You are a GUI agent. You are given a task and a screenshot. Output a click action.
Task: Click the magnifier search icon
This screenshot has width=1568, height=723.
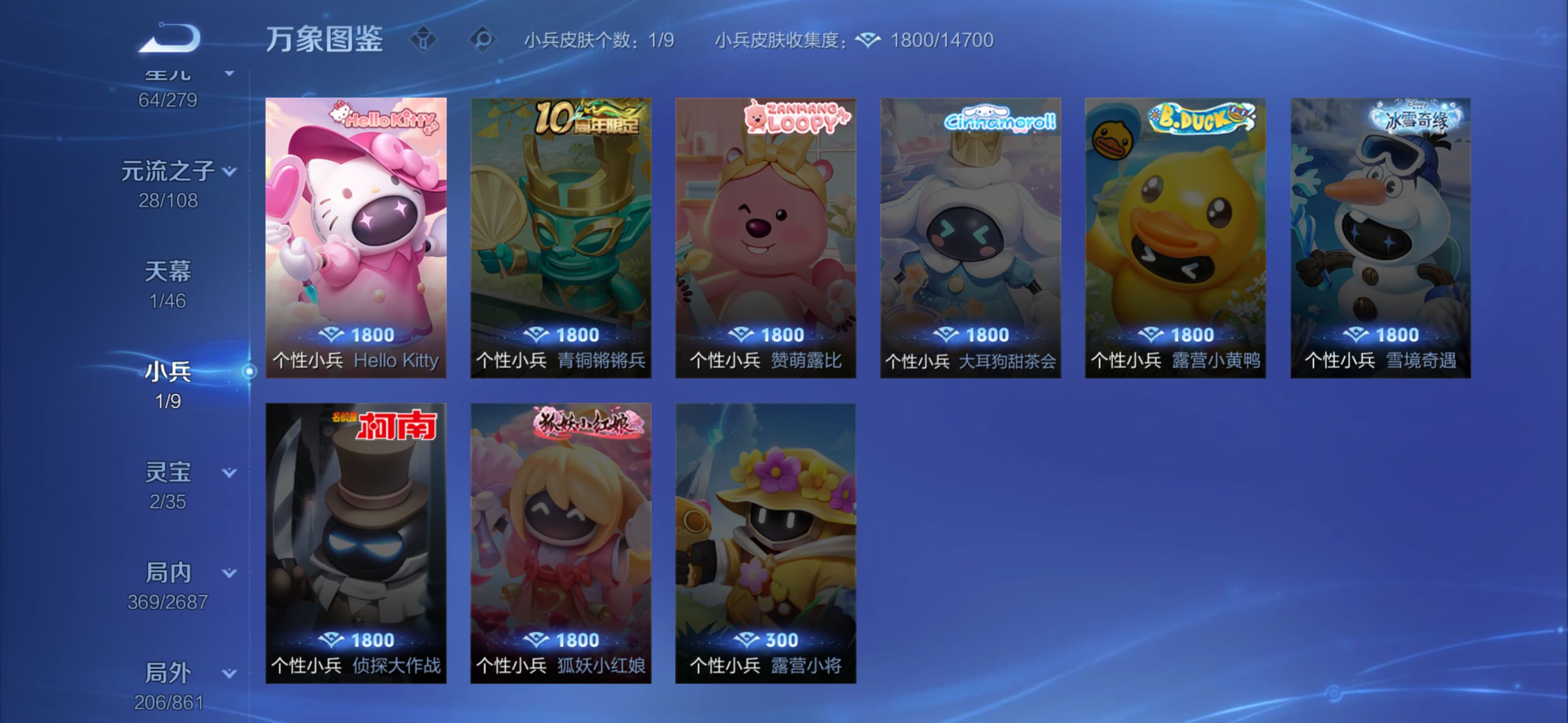483,40
